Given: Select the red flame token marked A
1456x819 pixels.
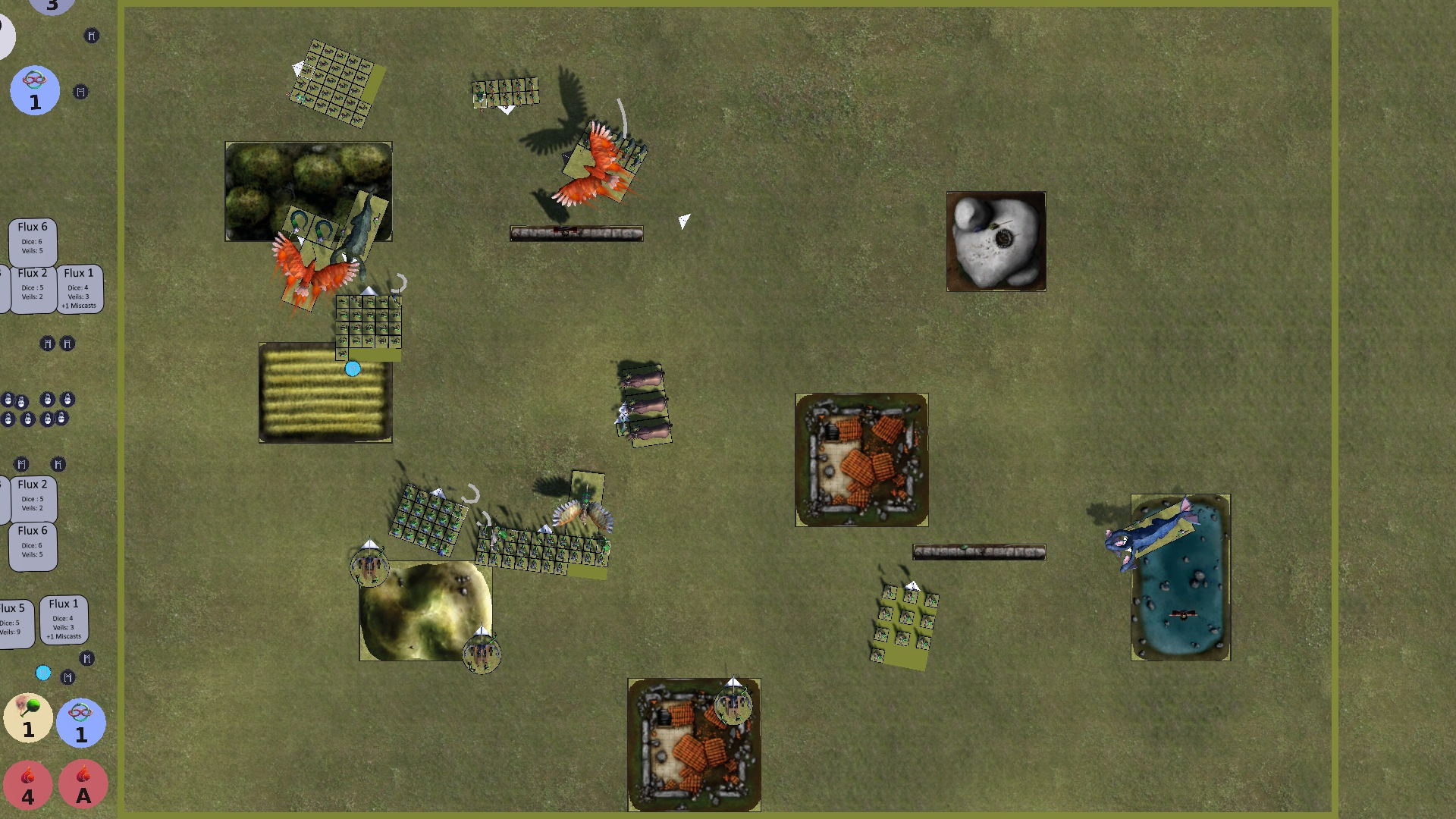Looking at the screenshot, I should (x=83, y=784).
